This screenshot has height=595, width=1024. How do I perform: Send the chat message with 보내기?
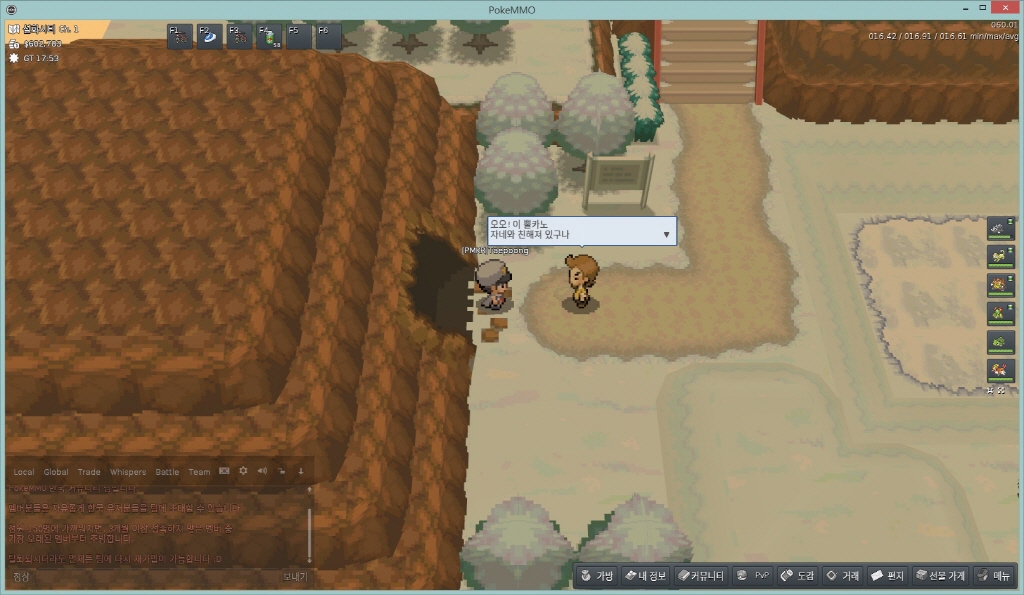[x=294, y=577]
